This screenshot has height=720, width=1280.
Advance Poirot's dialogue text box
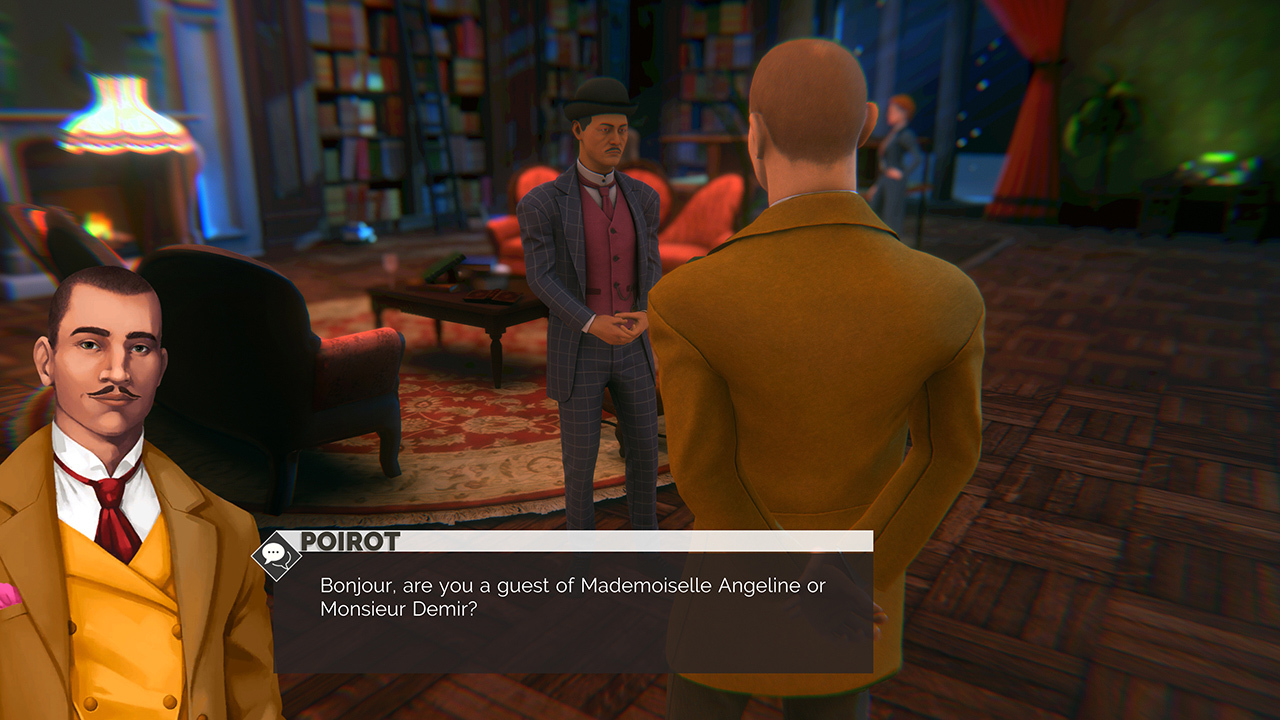pos(573,610)
